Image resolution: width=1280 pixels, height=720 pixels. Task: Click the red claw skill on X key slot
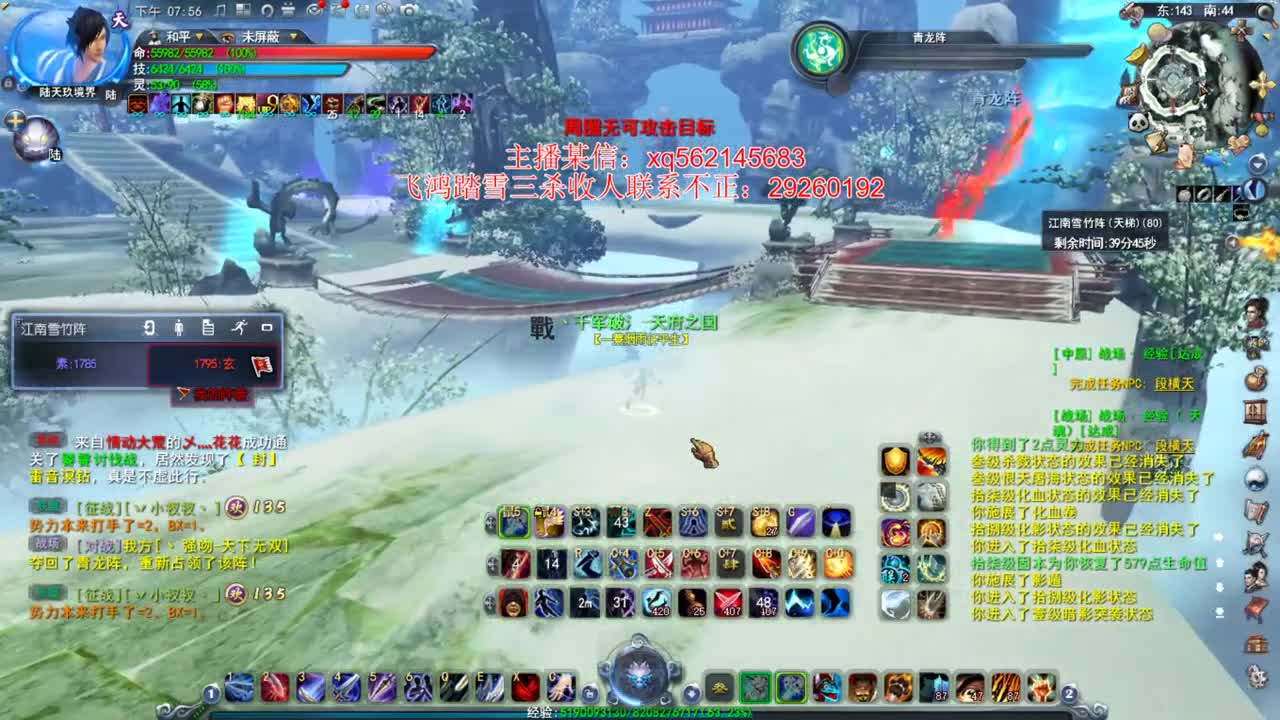click(x=525, y=689)
